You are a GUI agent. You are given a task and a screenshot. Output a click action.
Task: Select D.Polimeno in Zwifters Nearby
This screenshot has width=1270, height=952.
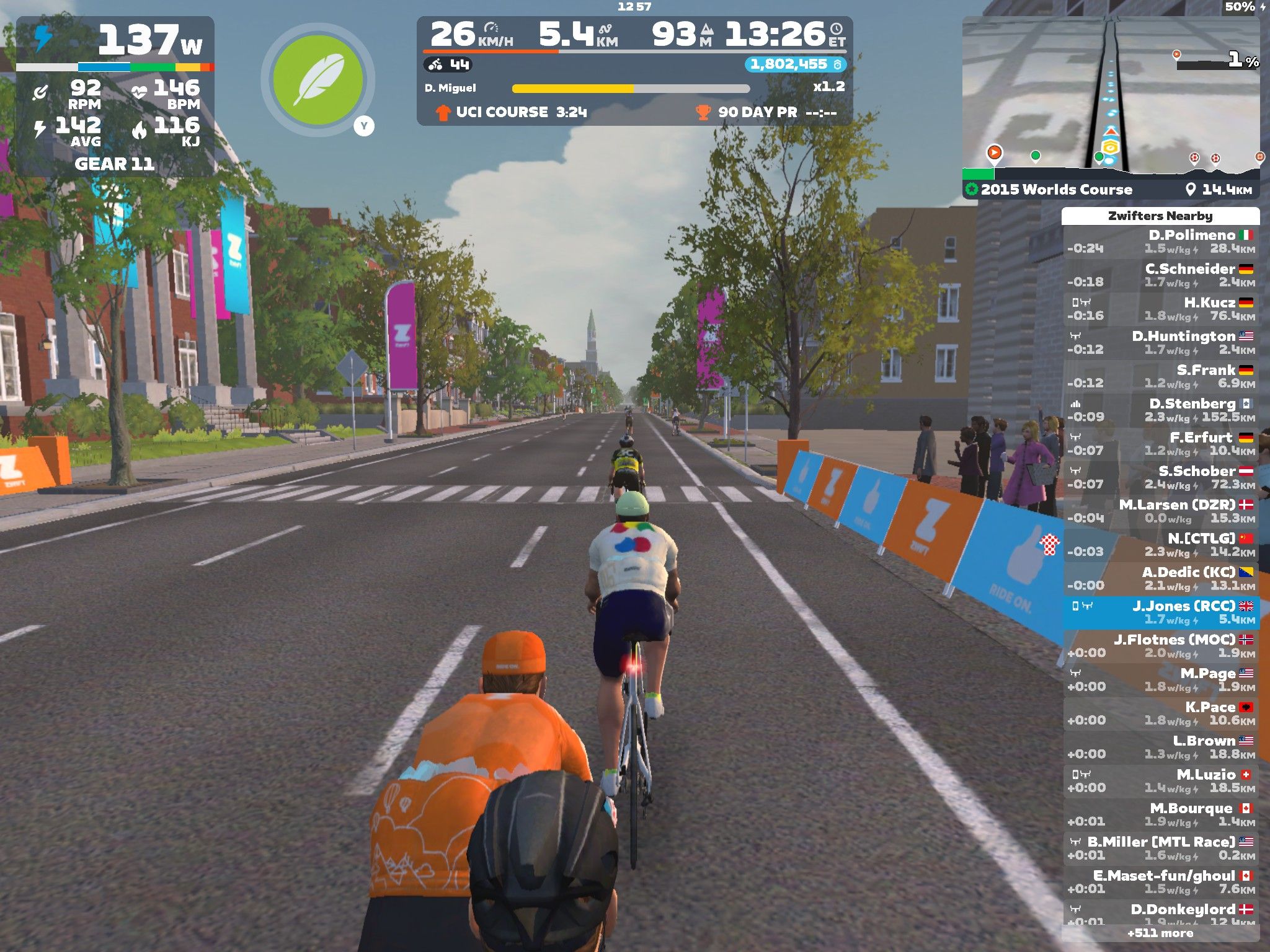(x=1160, y=242)
